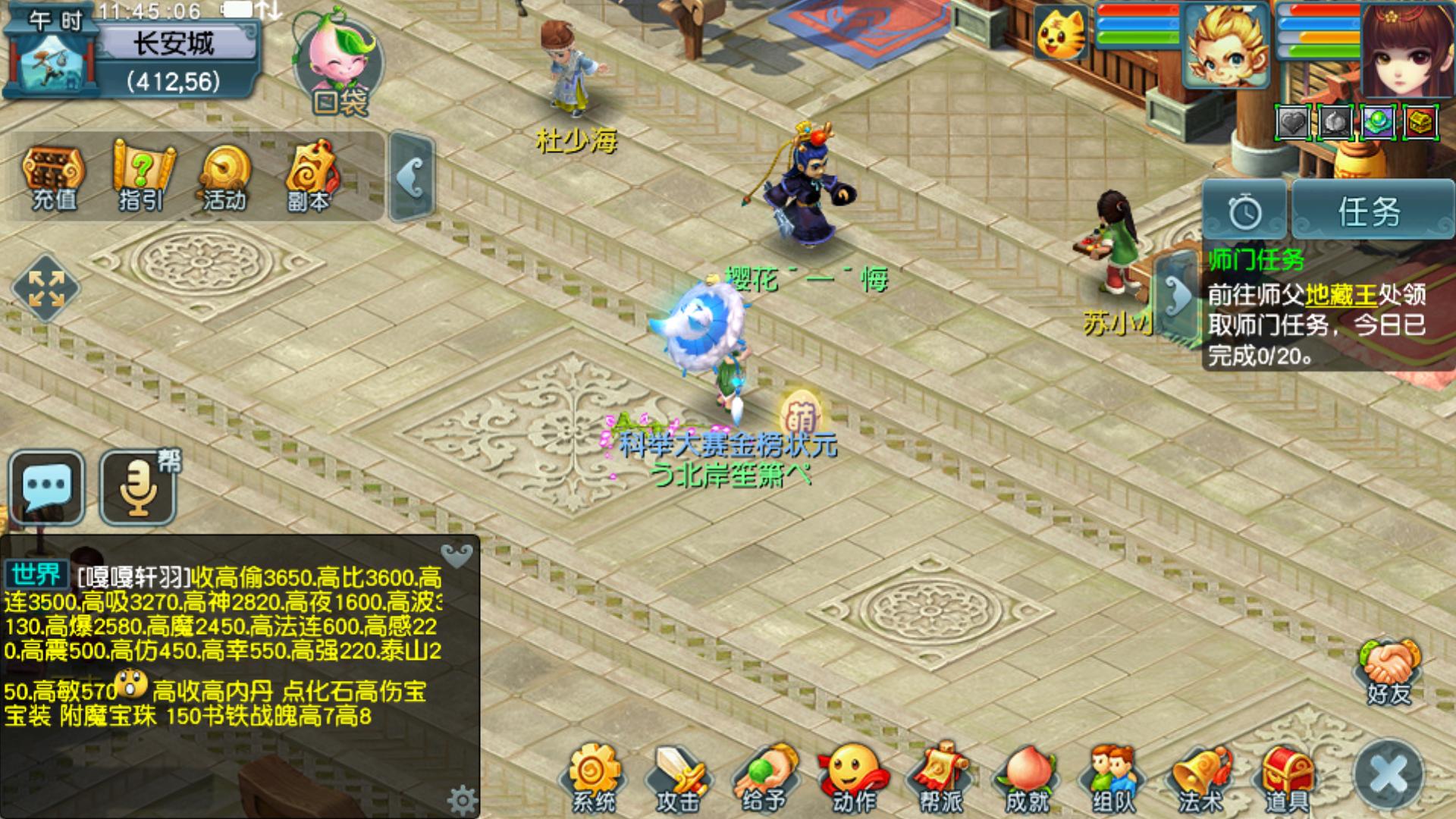Activate the guild voice microphone button
The height and width of the screenshot is (819, 1456).
point(139,487)
